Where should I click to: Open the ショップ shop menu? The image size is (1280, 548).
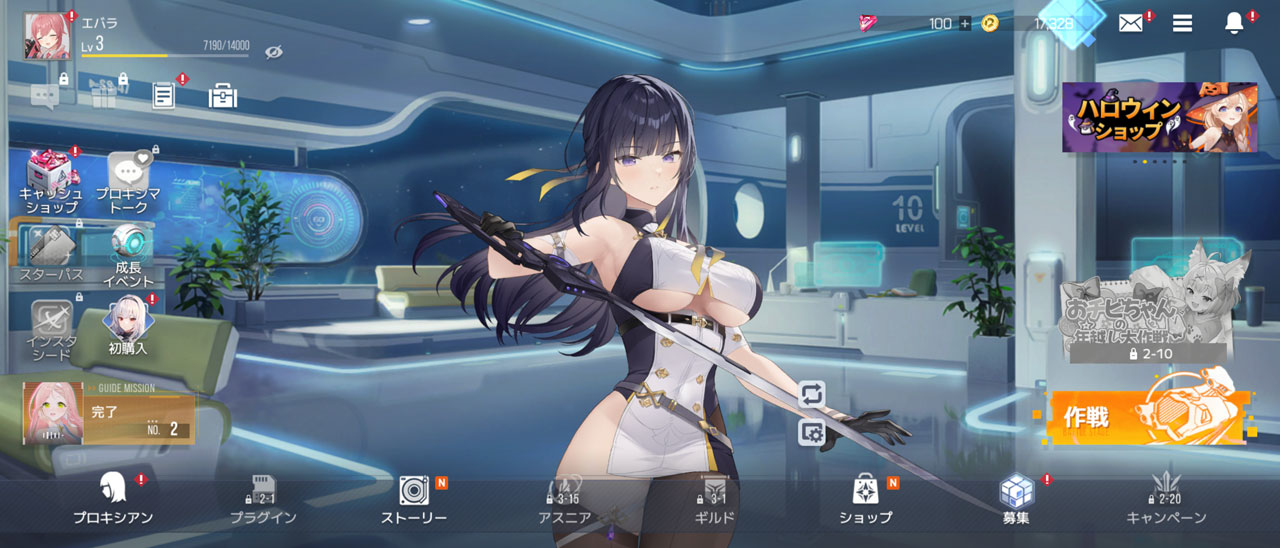click(x=866, y=498)
